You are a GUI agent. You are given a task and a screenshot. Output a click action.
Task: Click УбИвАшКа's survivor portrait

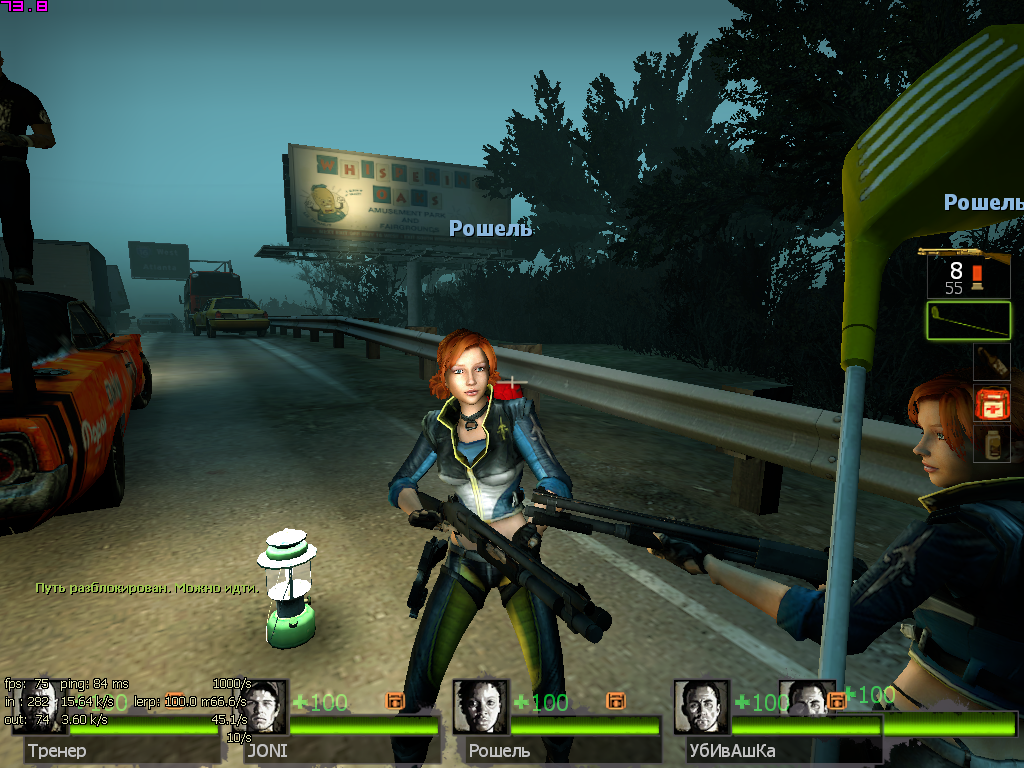(701, 707)
